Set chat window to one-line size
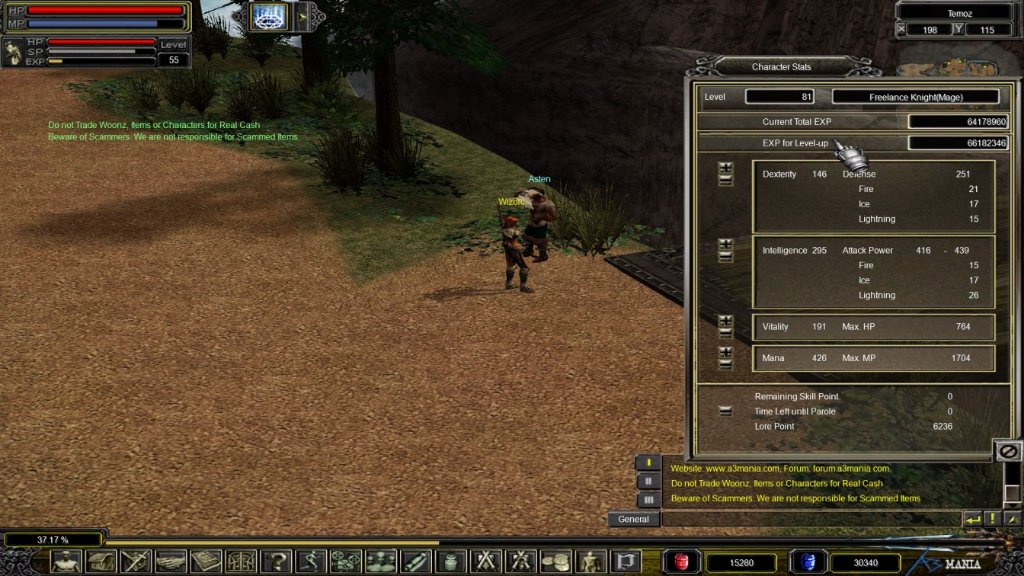Image resolution: width=1024 pixels, height=576 pixels. 648,463
